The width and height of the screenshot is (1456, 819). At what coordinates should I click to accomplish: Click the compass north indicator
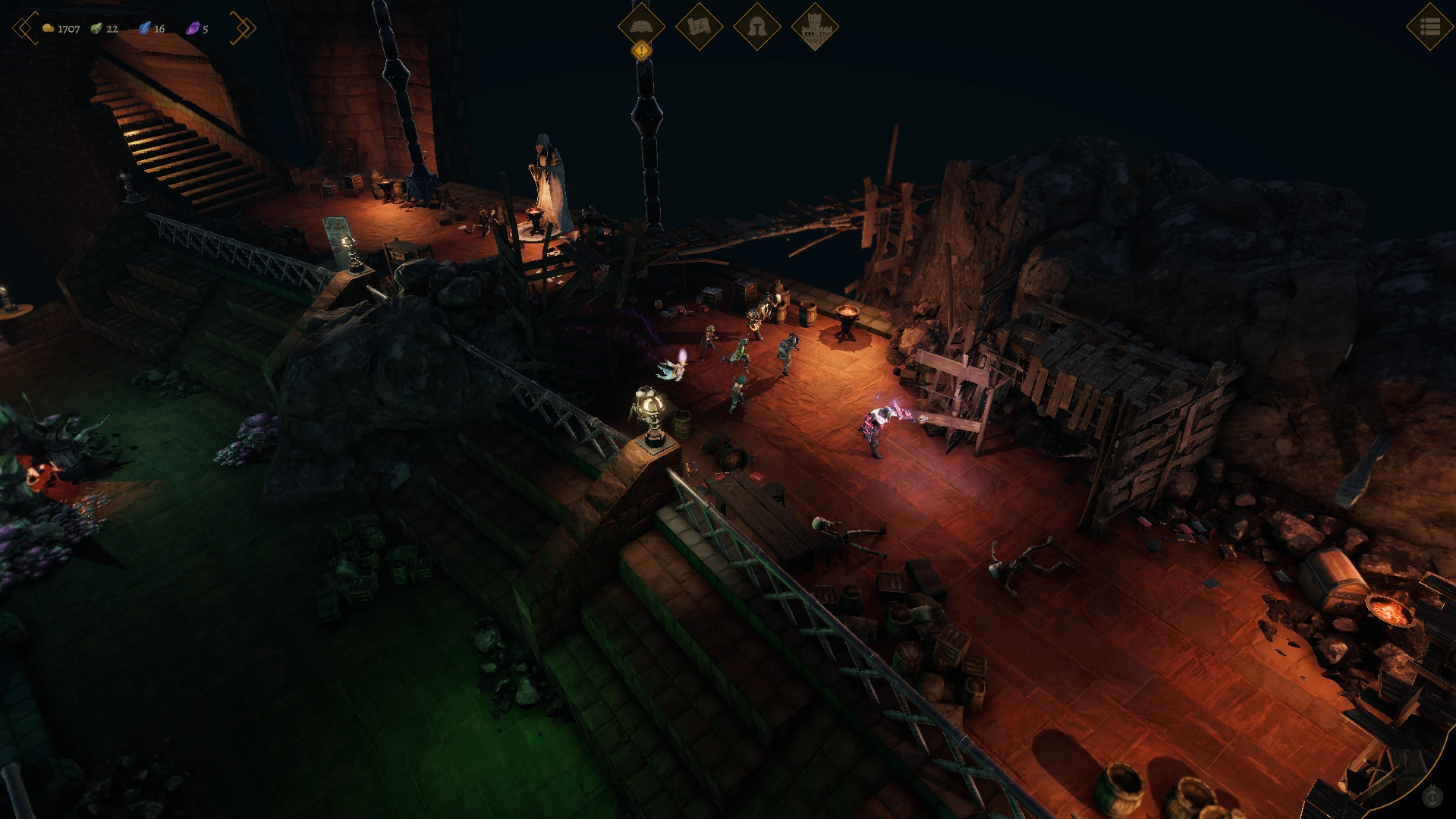(x=1432, y=796)
